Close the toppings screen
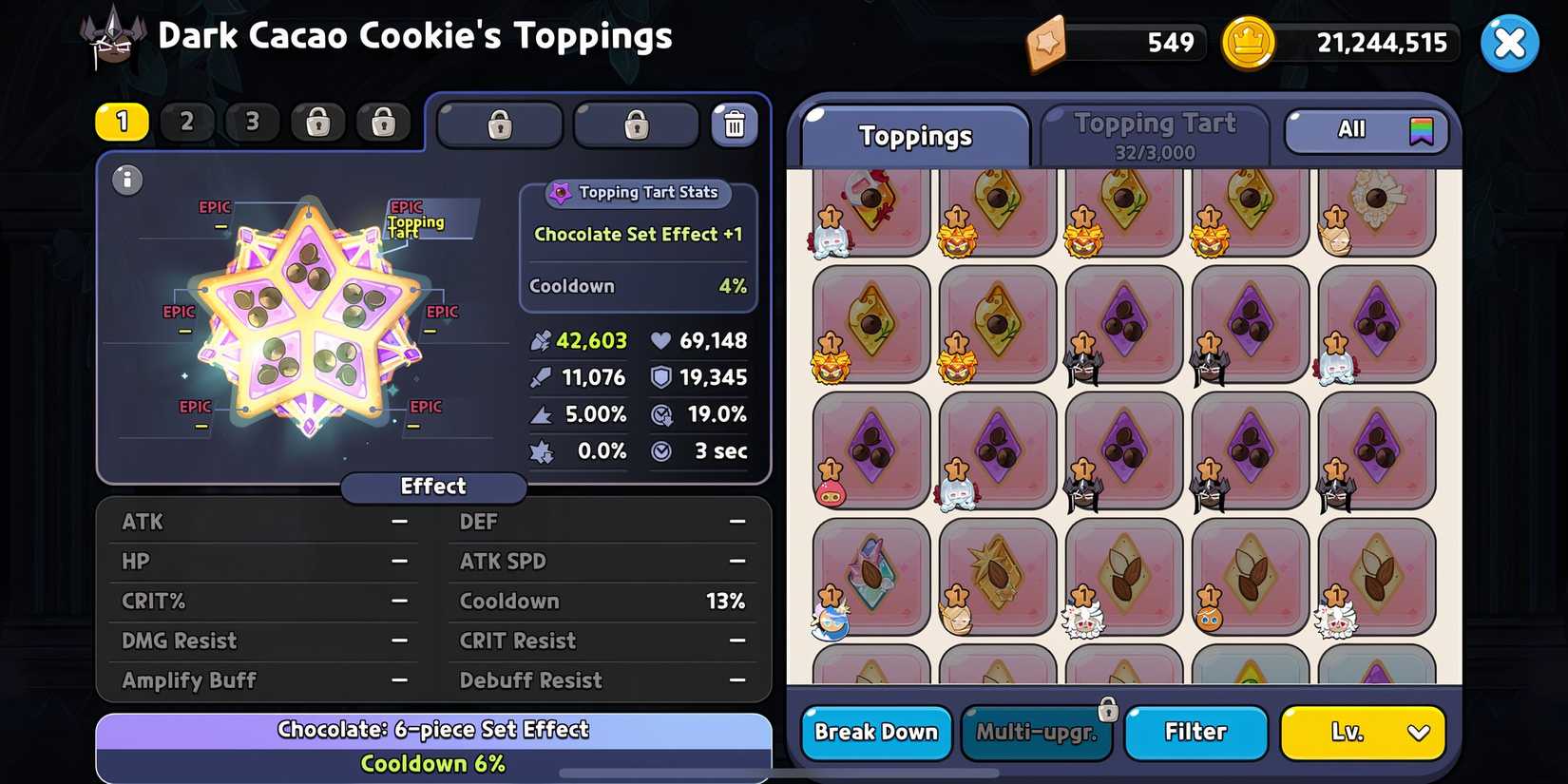Viewport: 1568px width, 784px height. (1509, 42)
